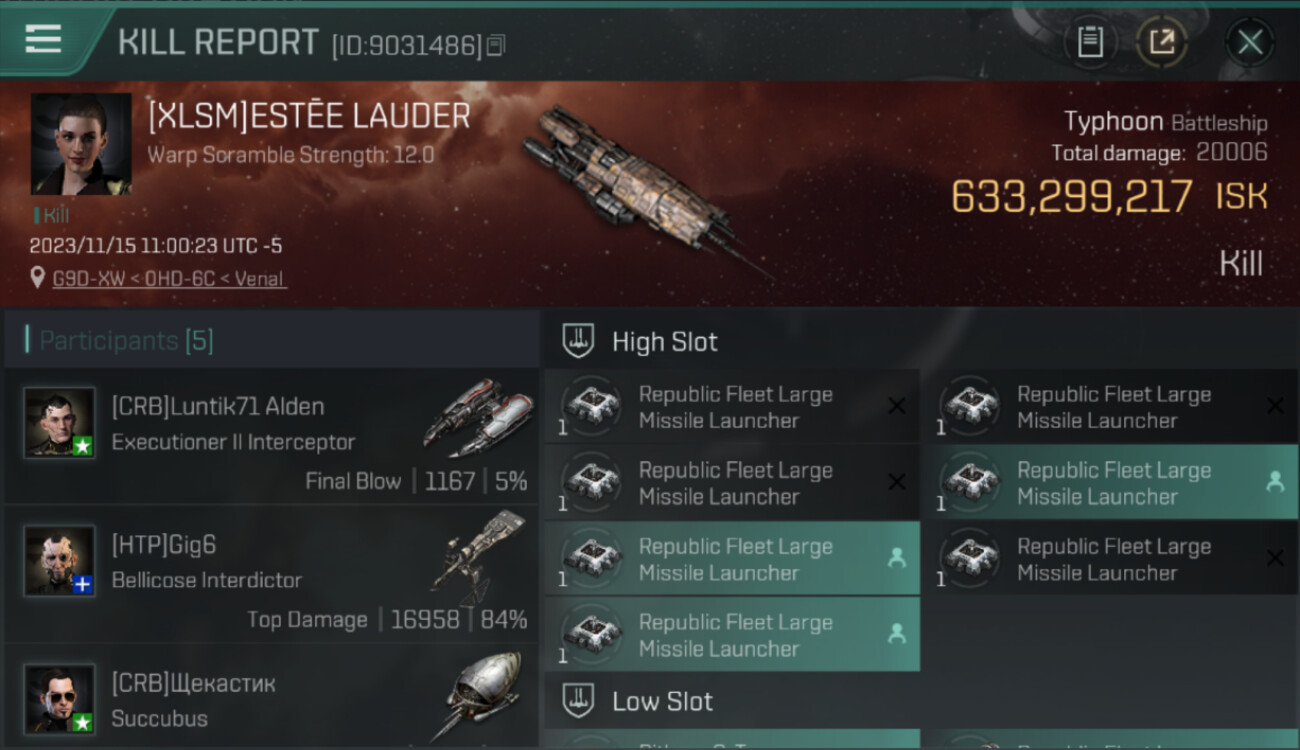Share the kill report

click(x=1161, y=42)
